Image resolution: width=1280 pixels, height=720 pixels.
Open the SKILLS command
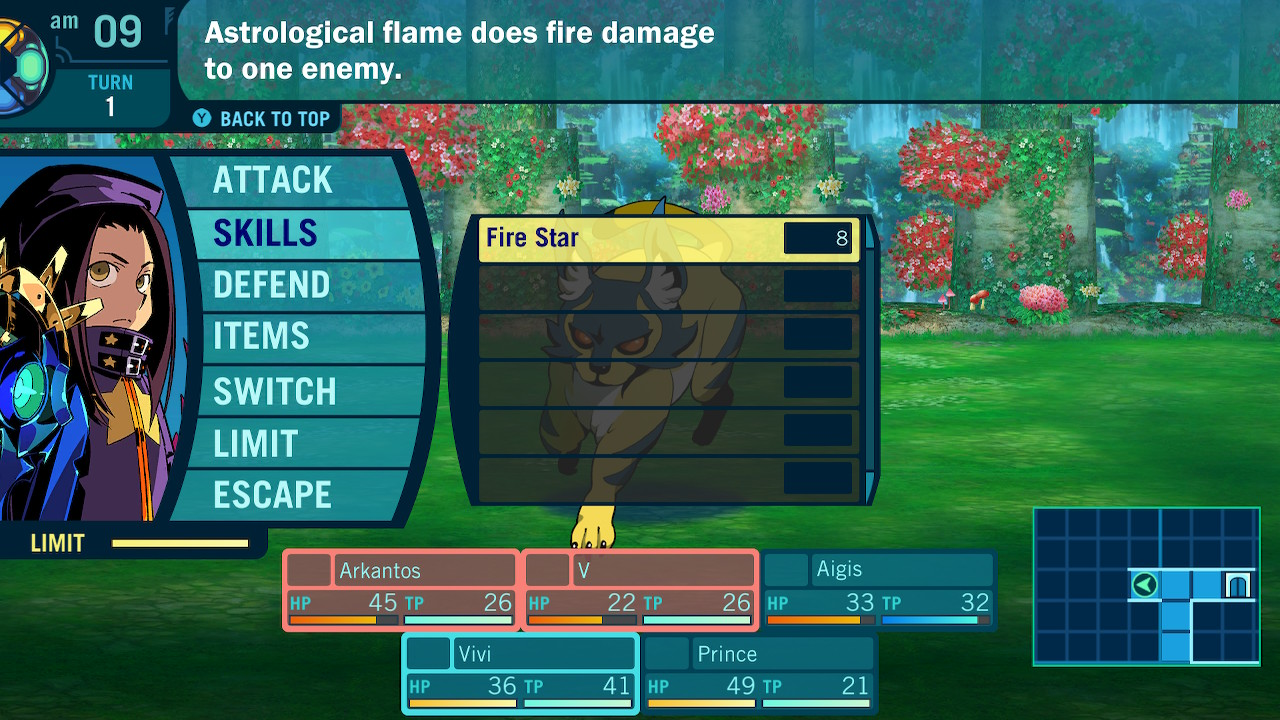click(x=266, y=233)
